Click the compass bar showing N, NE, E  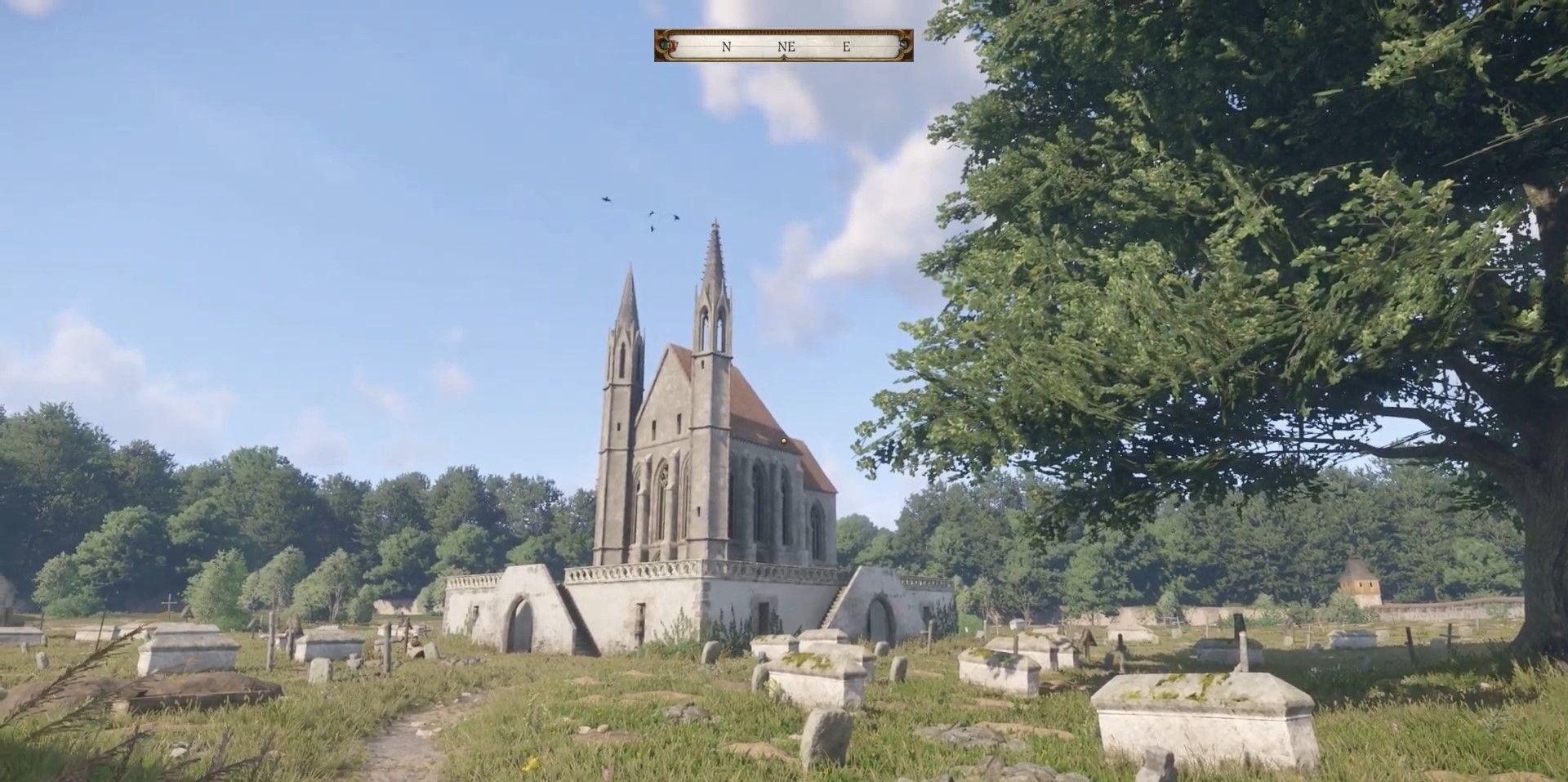coord(783,47)
